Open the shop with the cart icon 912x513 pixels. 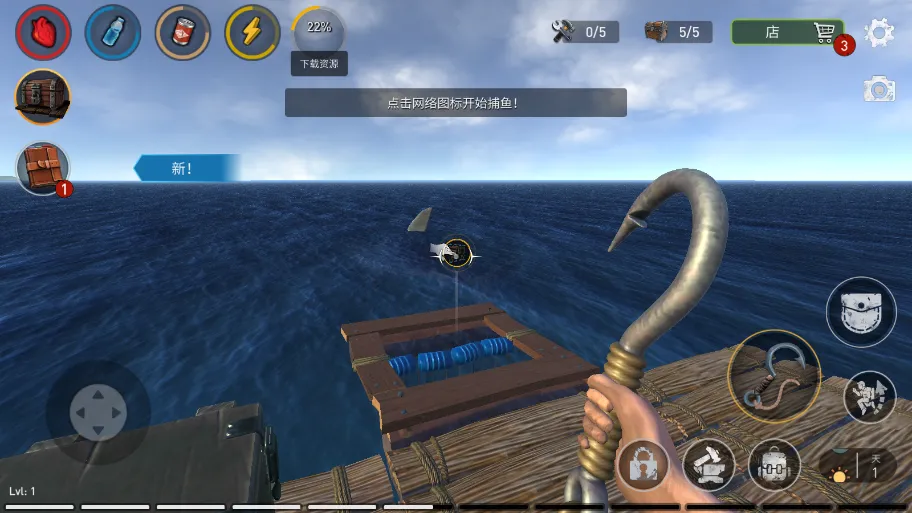point(787,32)
